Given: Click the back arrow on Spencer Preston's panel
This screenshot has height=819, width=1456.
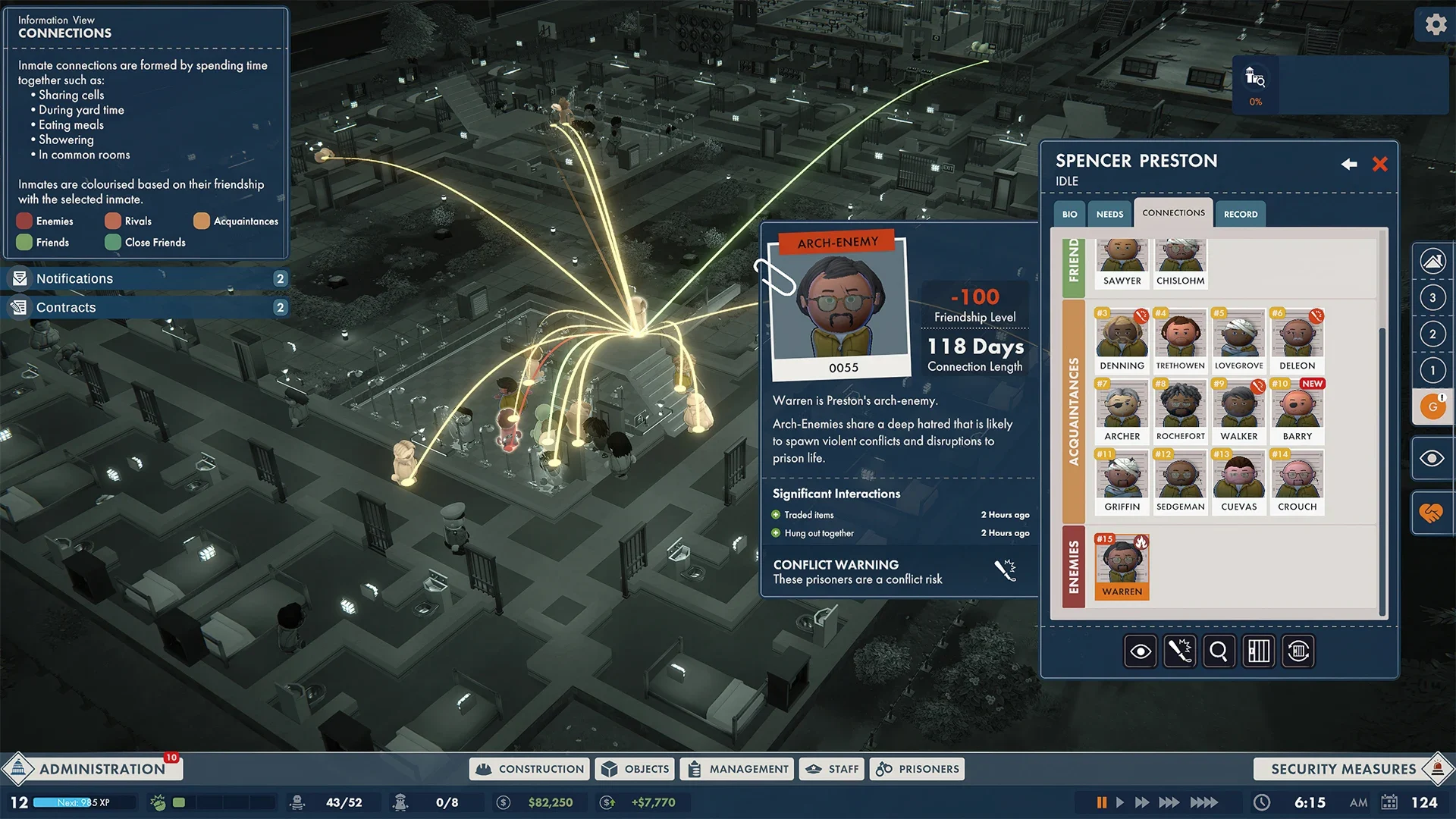Looking at the screenshot, I should (1349, 164).
